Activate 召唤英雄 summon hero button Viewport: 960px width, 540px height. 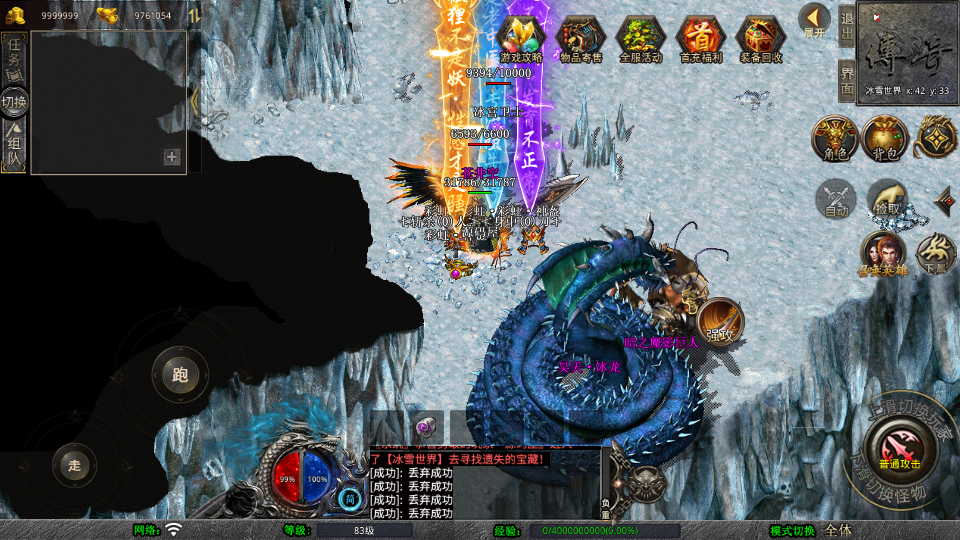(883, 254)
